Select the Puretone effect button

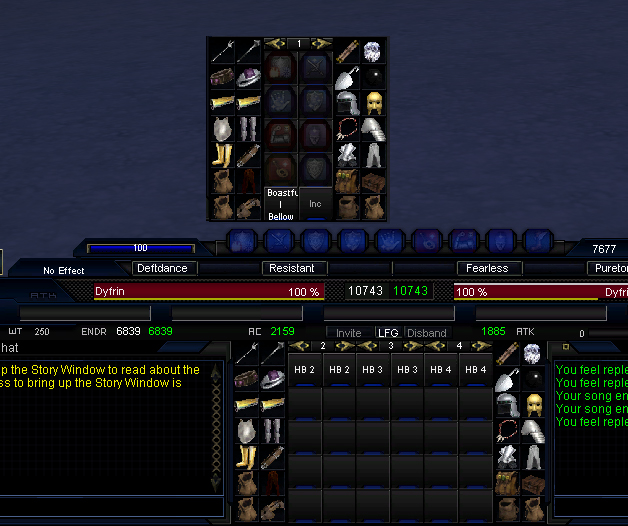pyautogui.click(x=608, y=268)
